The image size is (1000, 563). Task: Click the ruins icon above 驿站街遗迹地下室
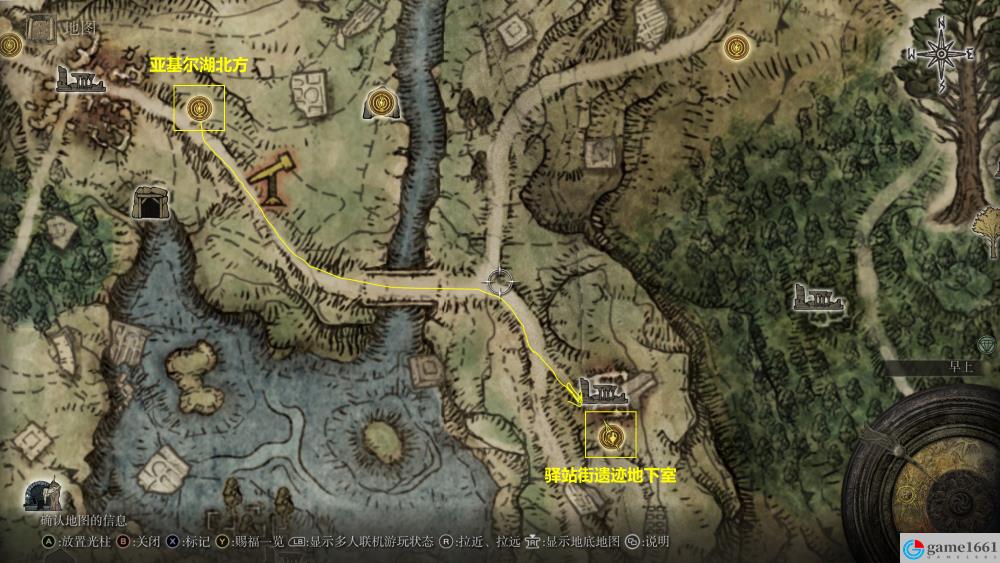coord(602,388)
